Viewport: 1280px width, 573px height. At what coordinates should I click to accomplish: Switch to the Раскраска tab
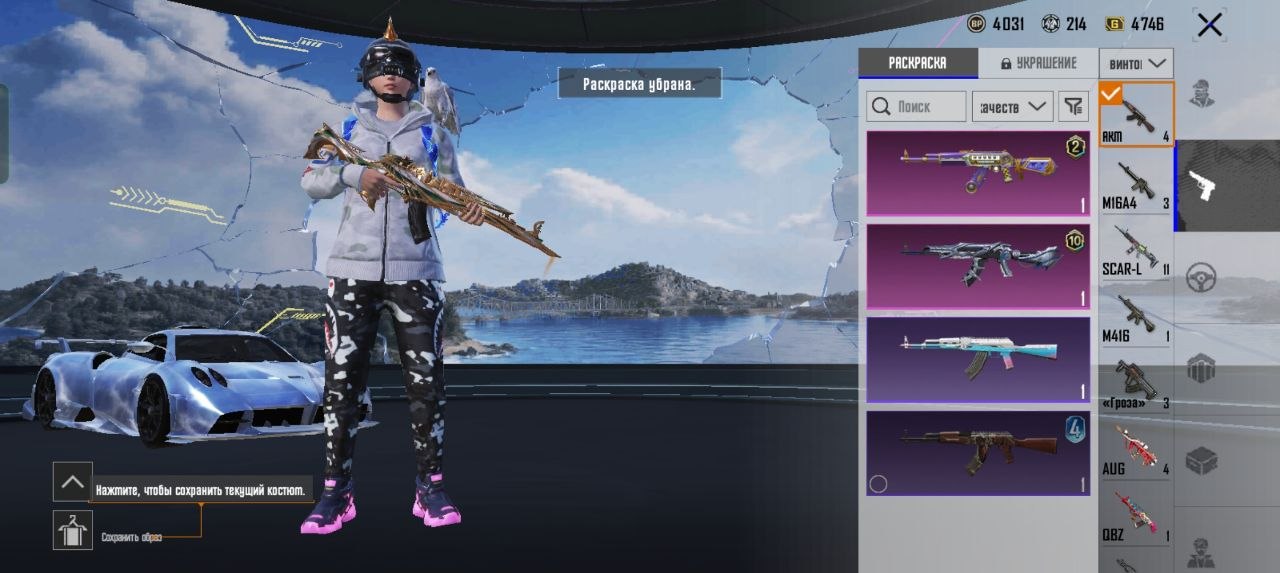click(917, 63)
